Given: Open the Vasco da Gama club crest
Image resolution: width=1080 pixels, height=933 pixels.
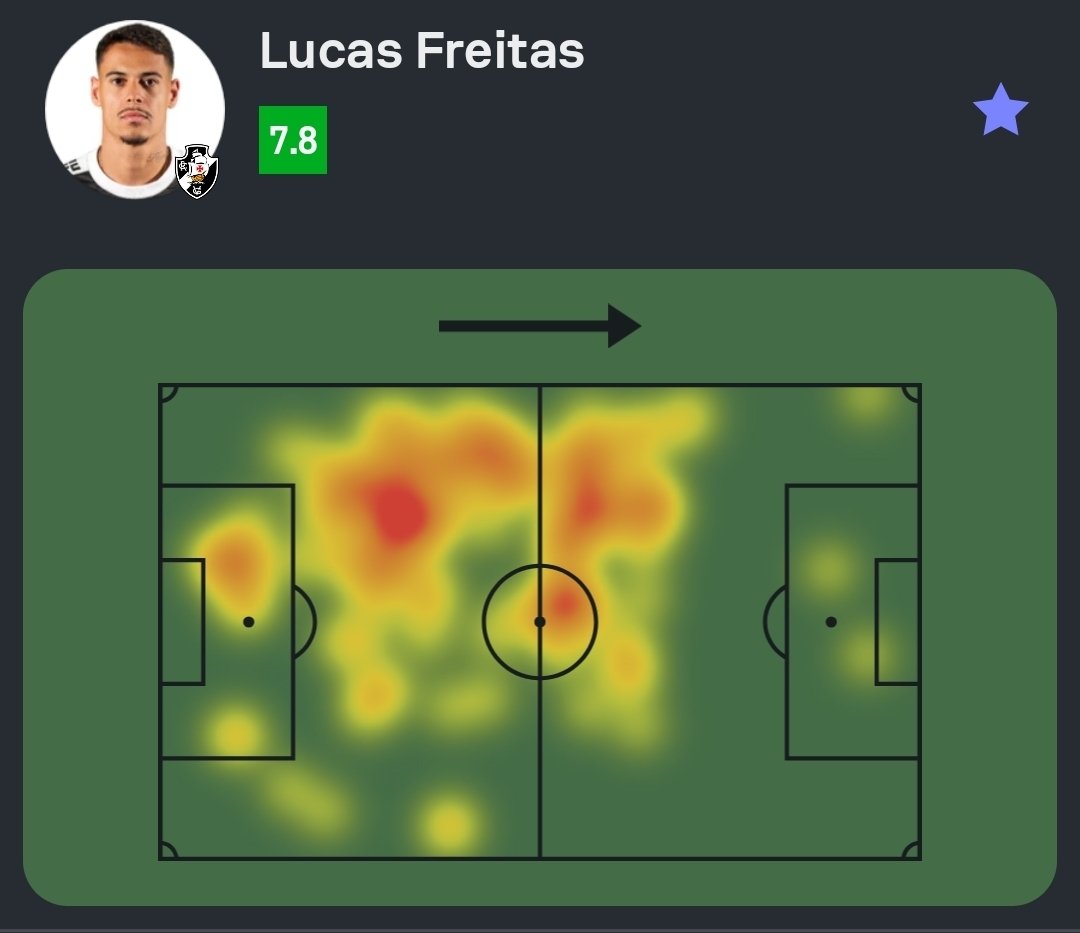Looking at the screenshot, I should [x=197, y=172].
